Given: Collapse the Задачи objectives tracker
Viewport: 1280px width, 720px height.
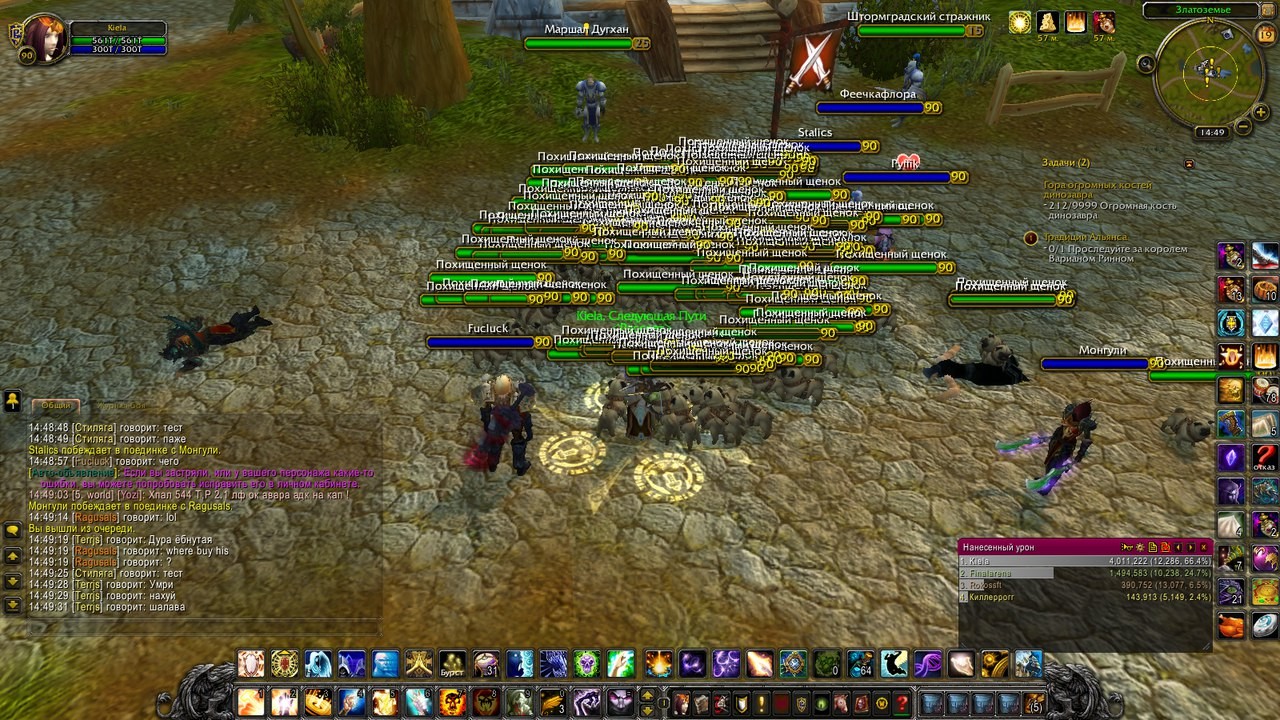Looking at the screenshot, I should [1188, 163].
